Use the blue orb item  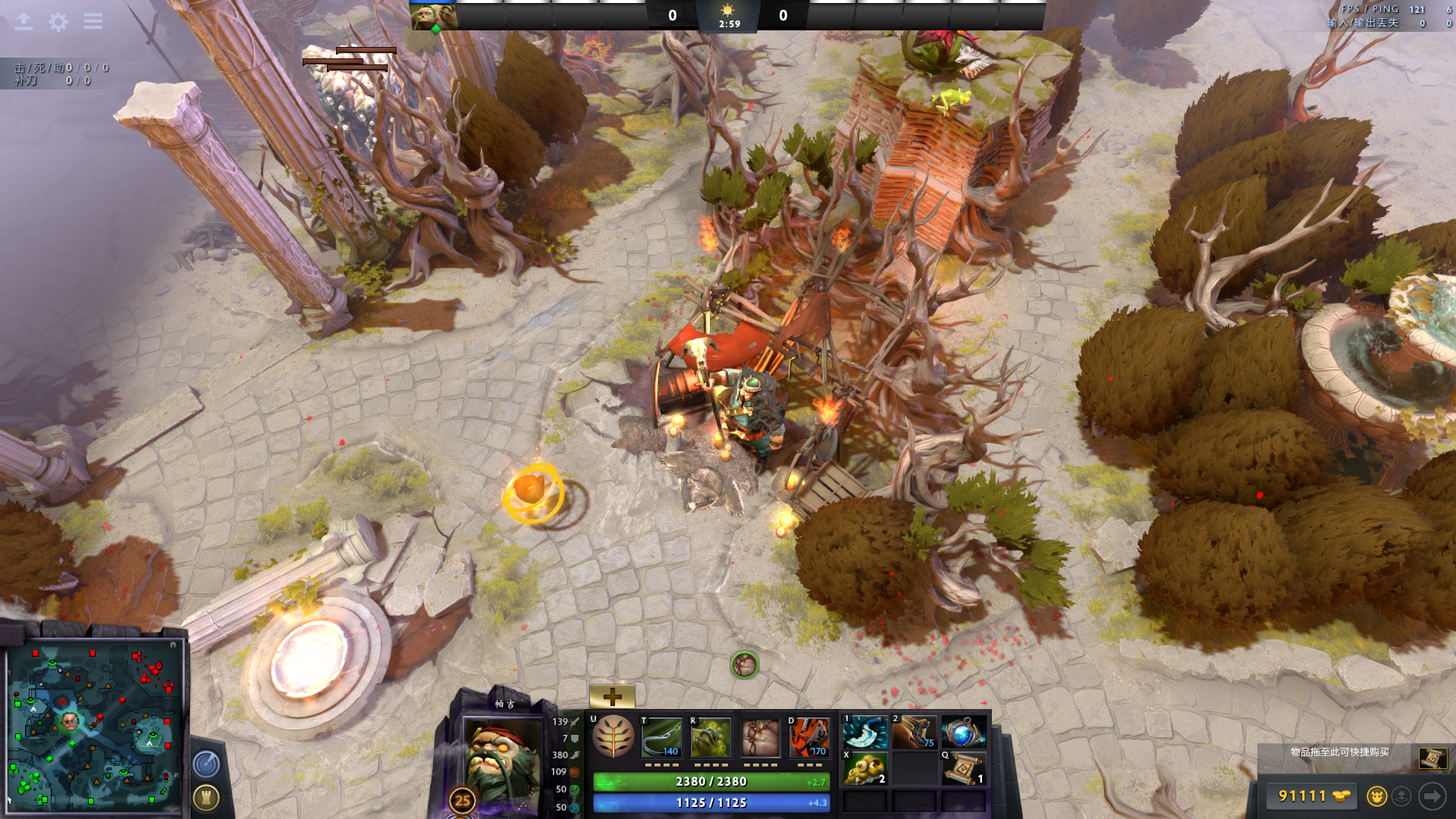click(x=963, y=733)
